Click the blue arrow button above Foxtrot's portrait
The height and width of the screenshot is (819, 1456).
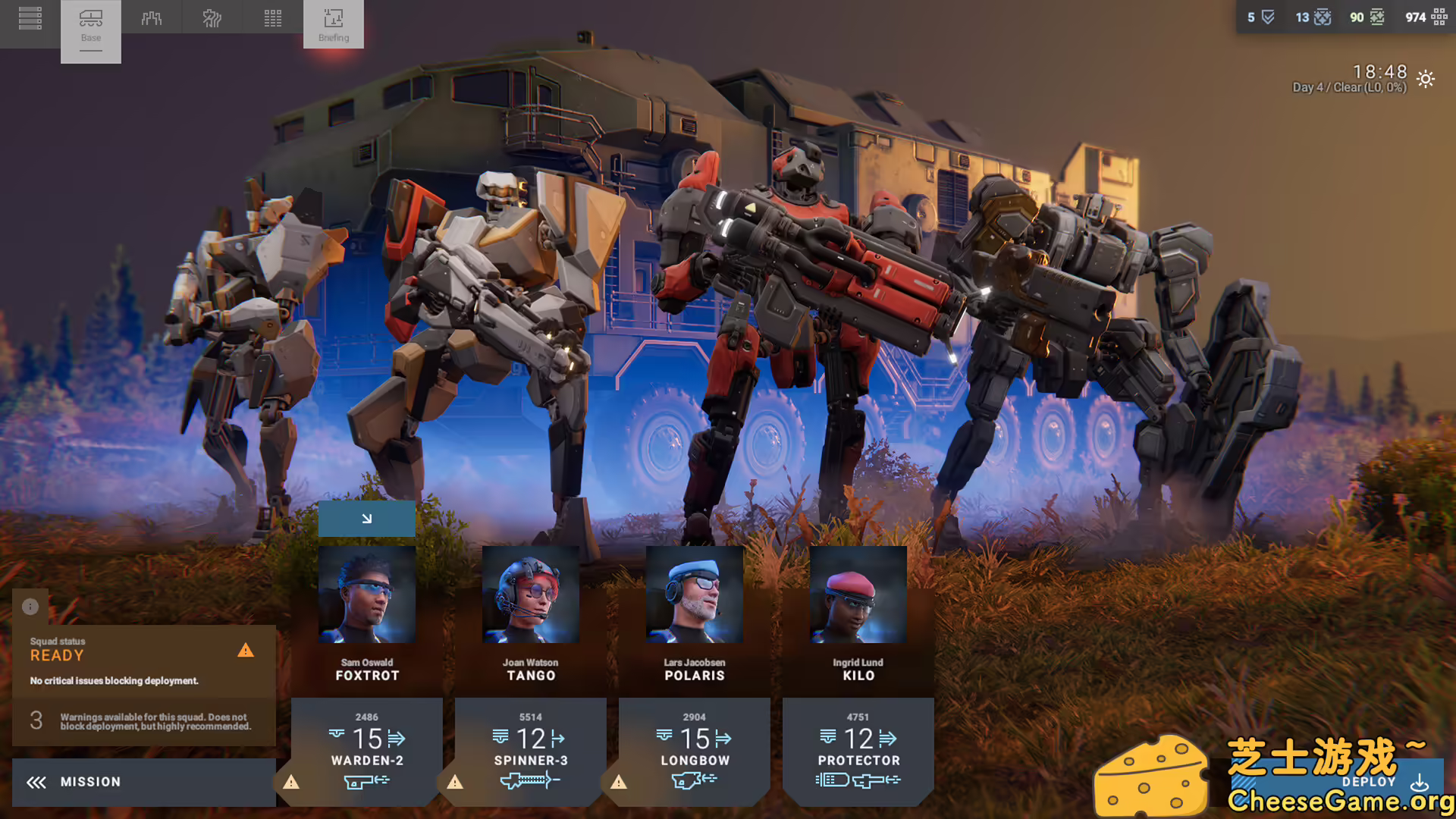coord(367,519)
